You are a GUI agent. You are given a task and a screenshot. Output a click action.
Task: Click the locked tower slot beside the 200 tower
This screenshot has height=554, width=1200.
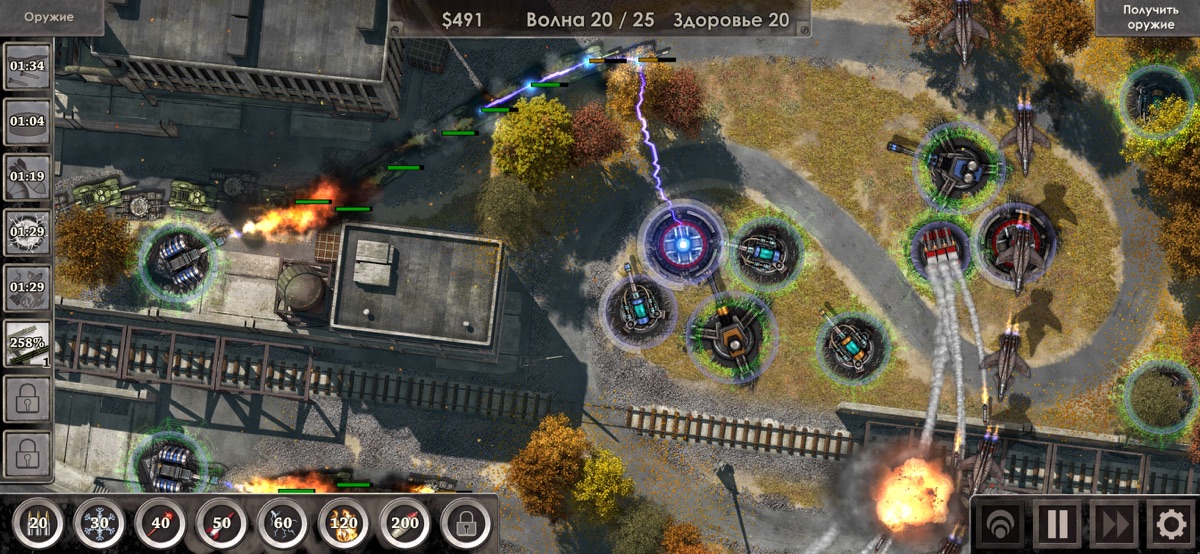(x=466, y=521)
